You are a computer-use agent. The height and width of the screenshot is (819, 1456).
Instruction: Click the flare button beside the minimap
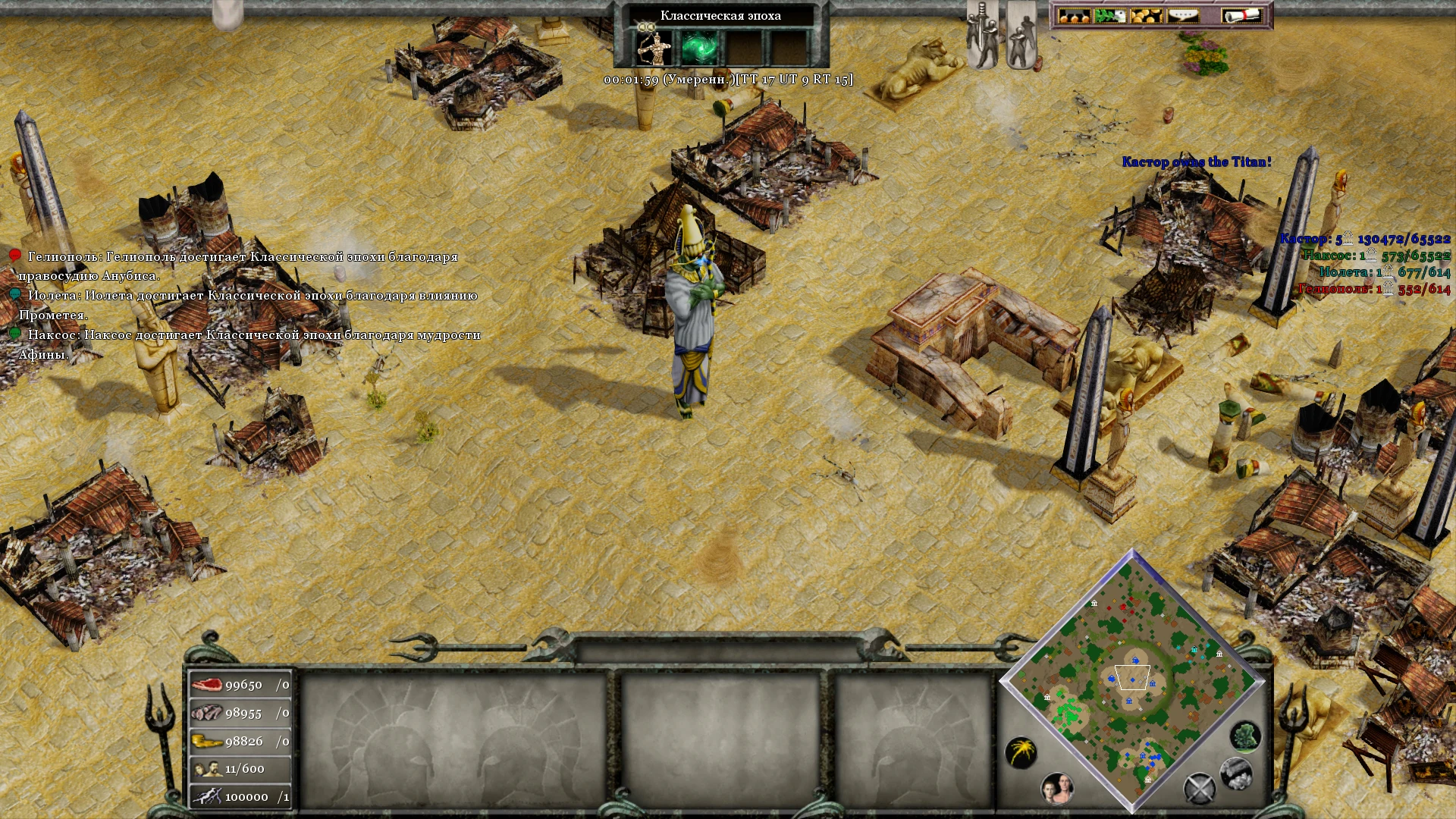[x=1023, y=753]
